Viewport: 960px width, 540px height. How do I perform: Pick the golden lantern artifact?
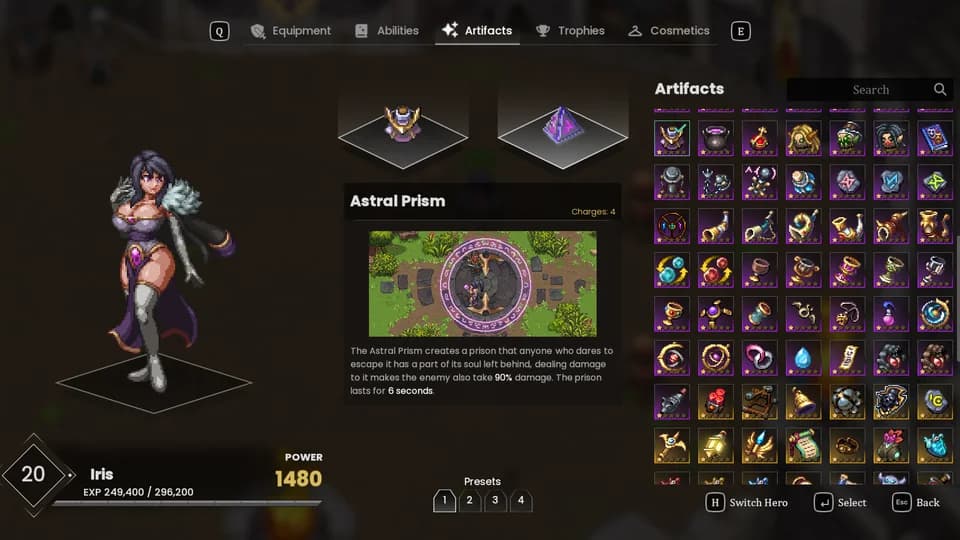tap(715, 445)
